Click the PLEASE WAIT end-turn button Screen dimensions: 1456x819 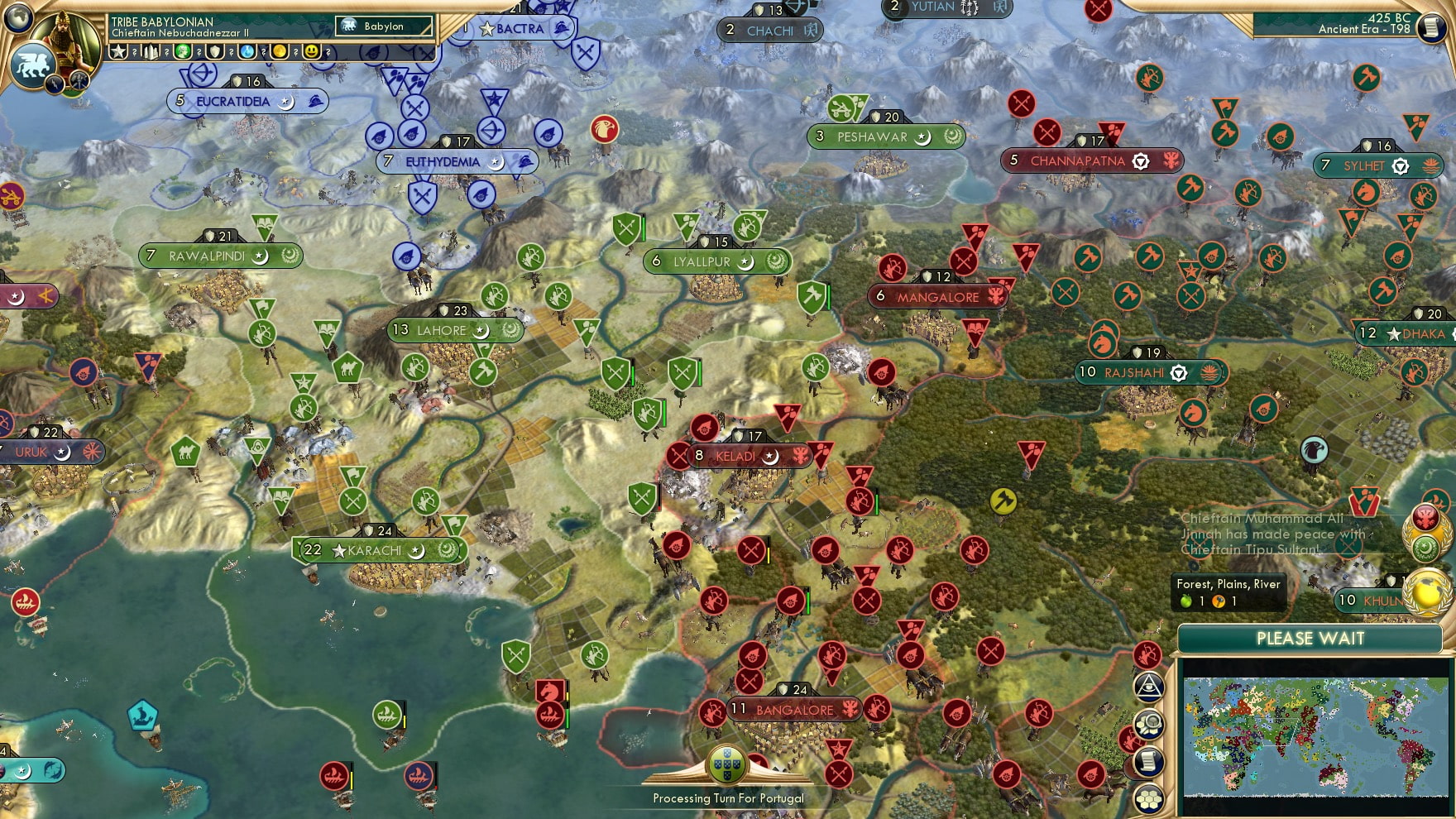point(1310,639)
